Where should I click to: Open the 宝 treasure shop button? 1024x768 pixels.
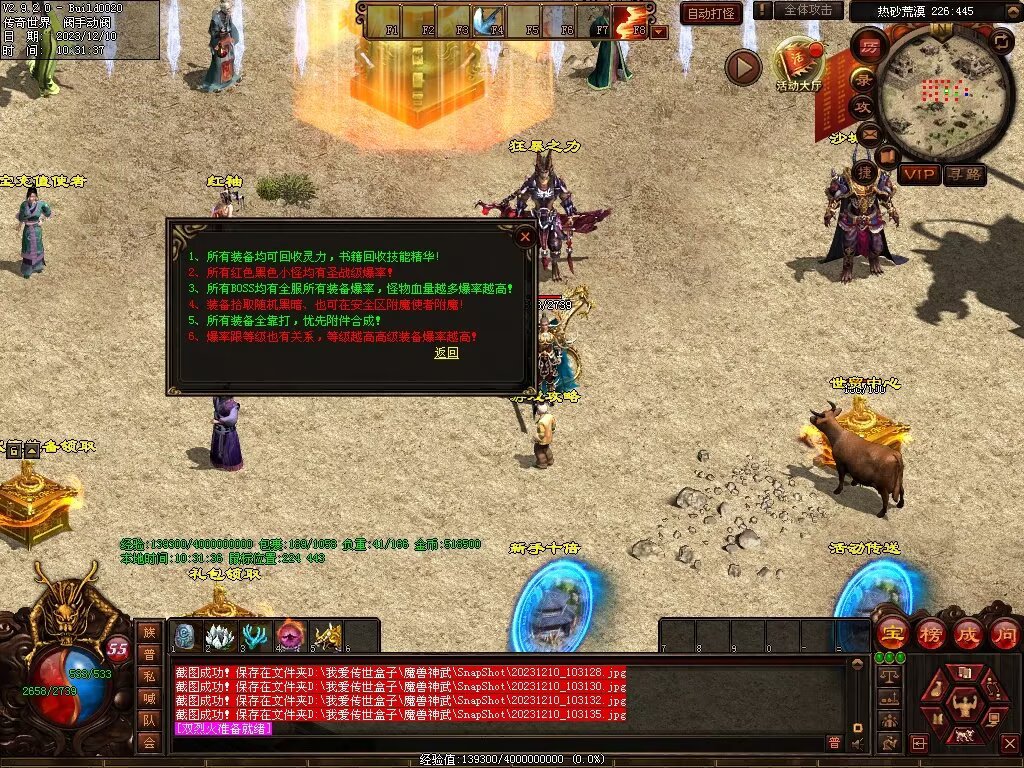pyautogui.click(x=892, y=634)
